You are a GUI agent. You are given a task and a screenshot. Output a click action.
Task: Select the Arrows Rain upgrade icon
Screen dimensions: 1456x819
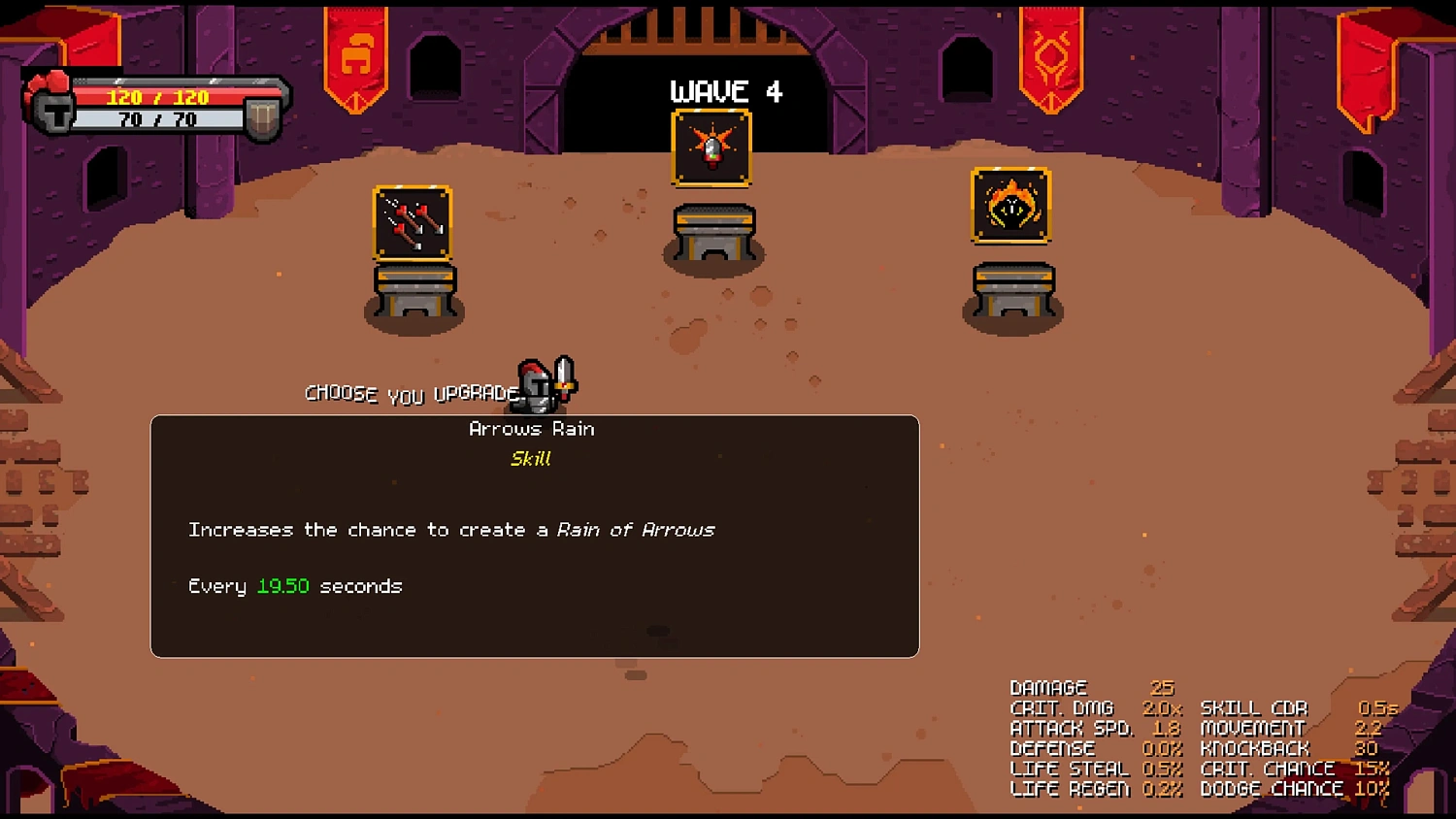point(413,223)
